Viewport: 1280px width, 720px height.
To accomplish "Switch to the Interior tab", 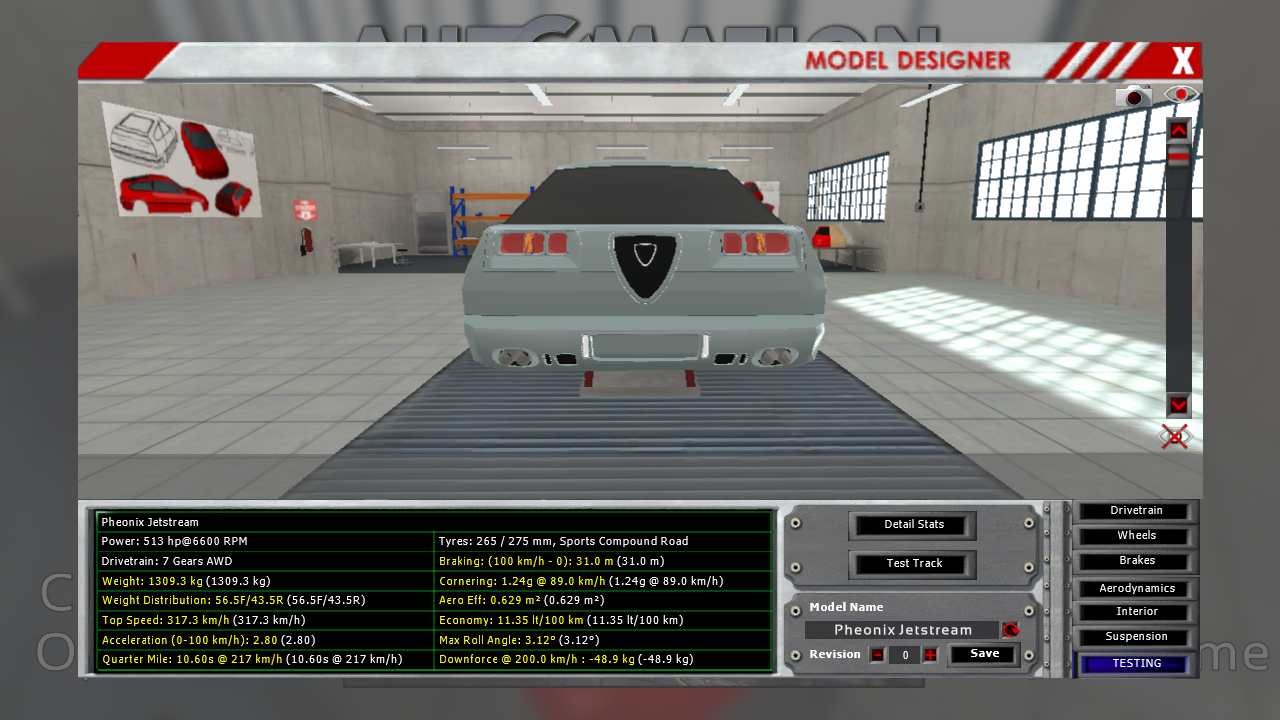I will (1136, 612).
